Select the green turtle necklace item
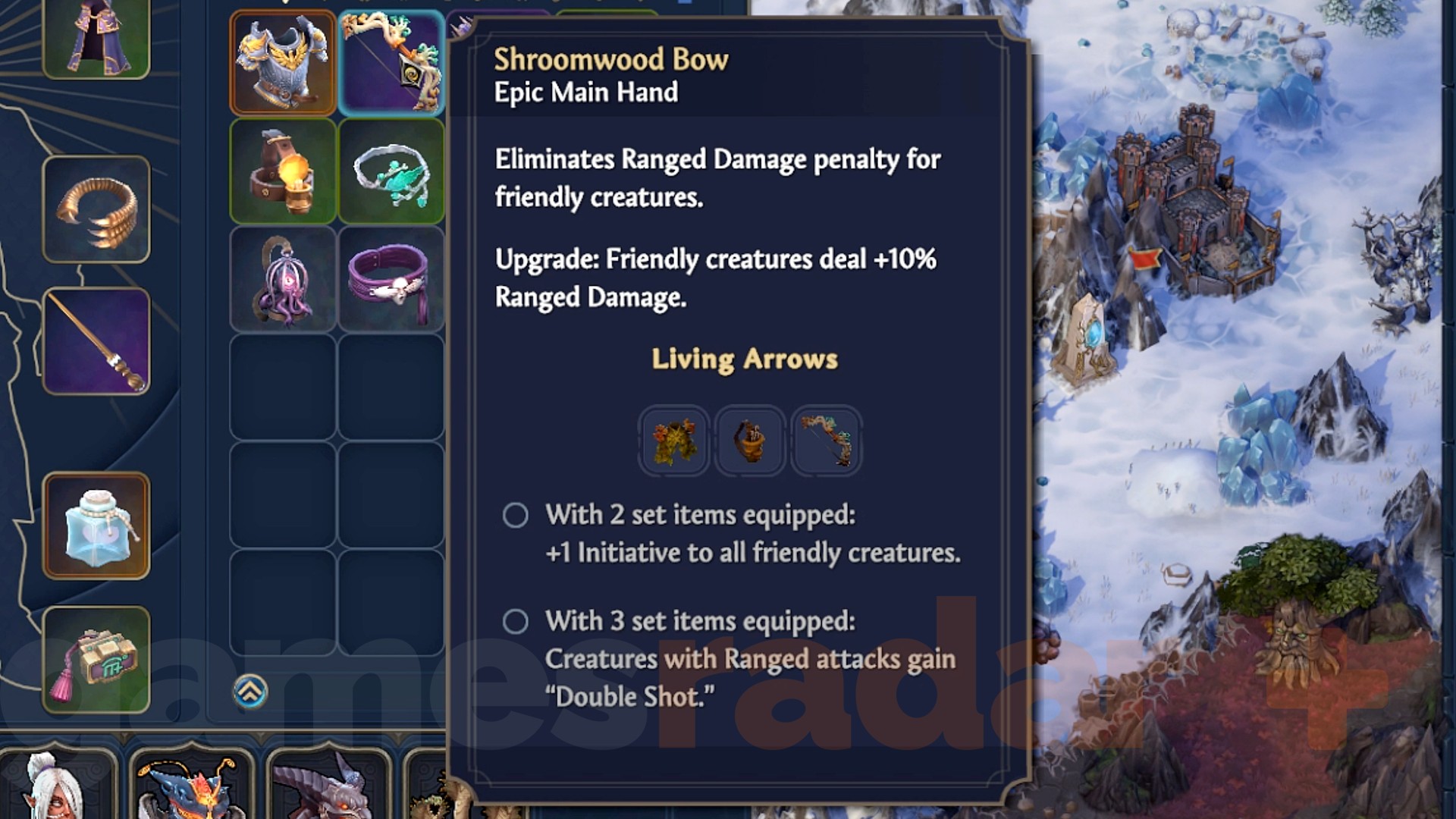Image resolution: width=1456 pixels, height=819 pixels. (391, 171)
